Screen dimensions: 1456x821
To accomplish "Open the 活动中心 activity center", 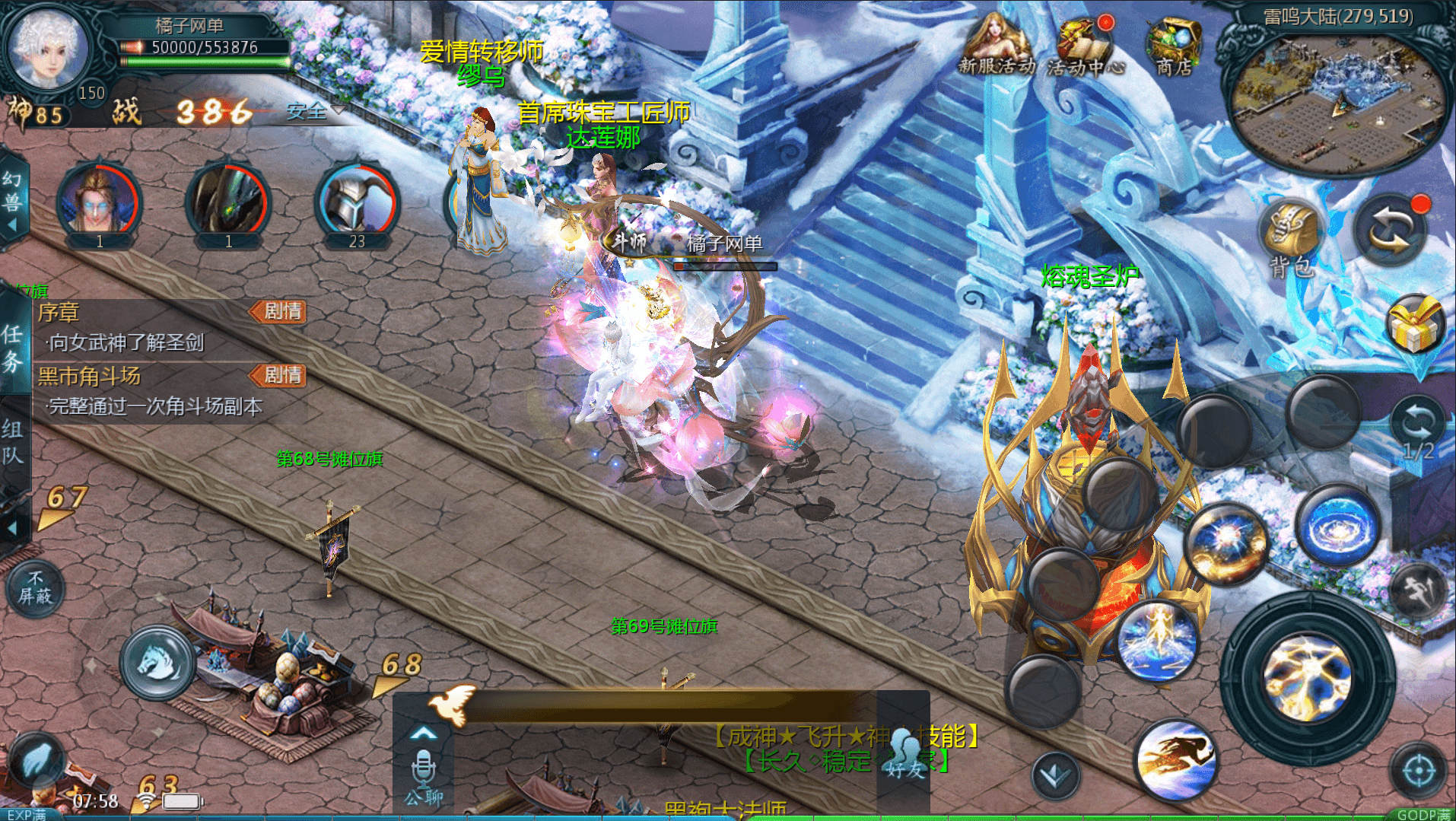I will (x=1085, y=47).
